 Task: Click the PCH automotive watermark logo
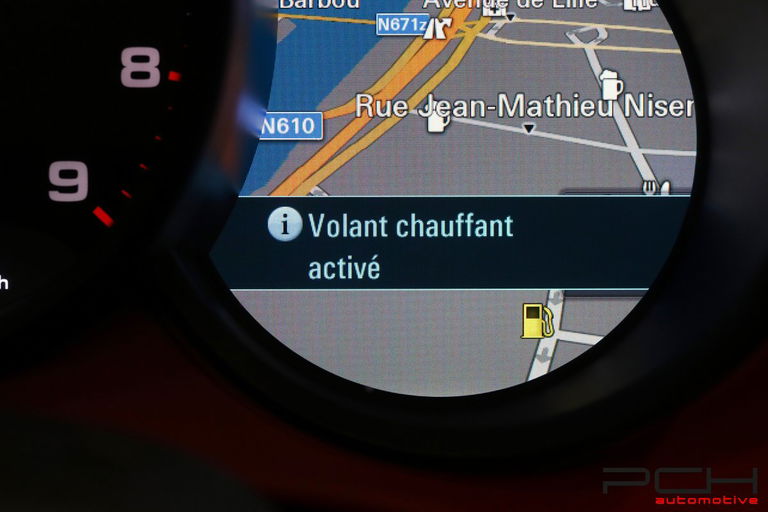coord(680,485)
